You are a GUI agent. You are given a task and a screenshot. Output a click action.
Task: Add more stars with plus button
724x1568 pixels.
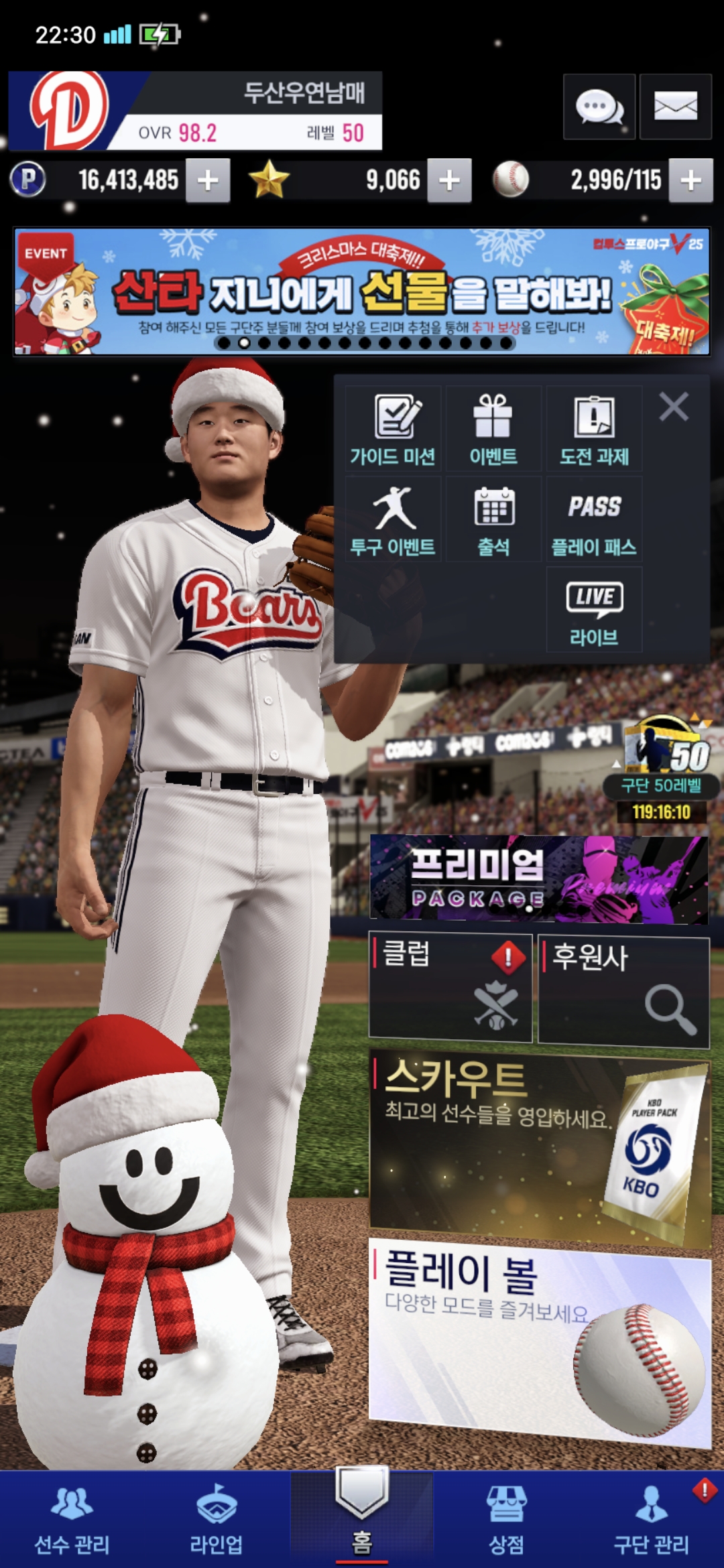click(x=449, y=180)
